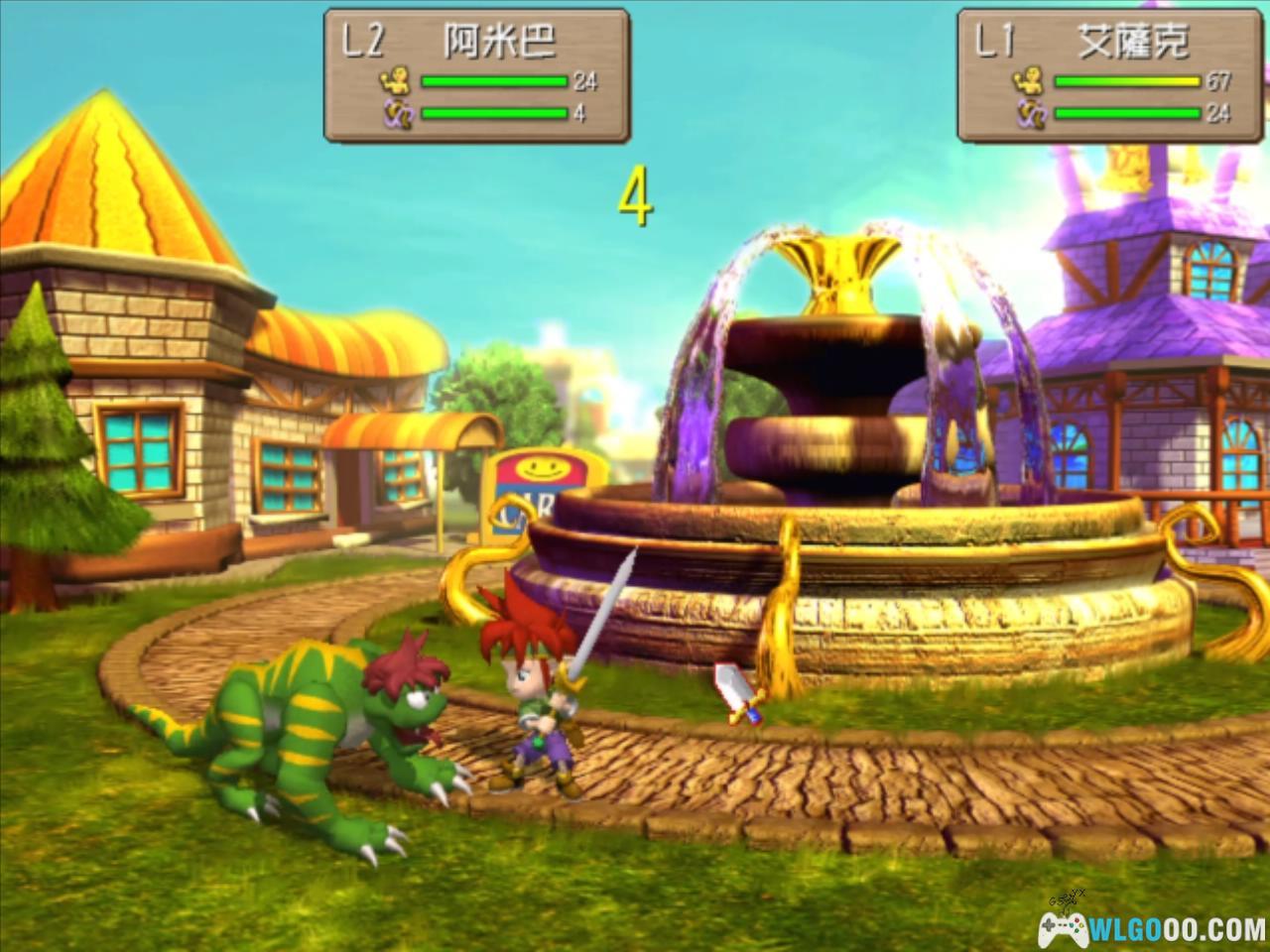Click the WLGO00.COM watermark logo
The width and height of the screenshot is (1270, 952).
[1153, 928]
